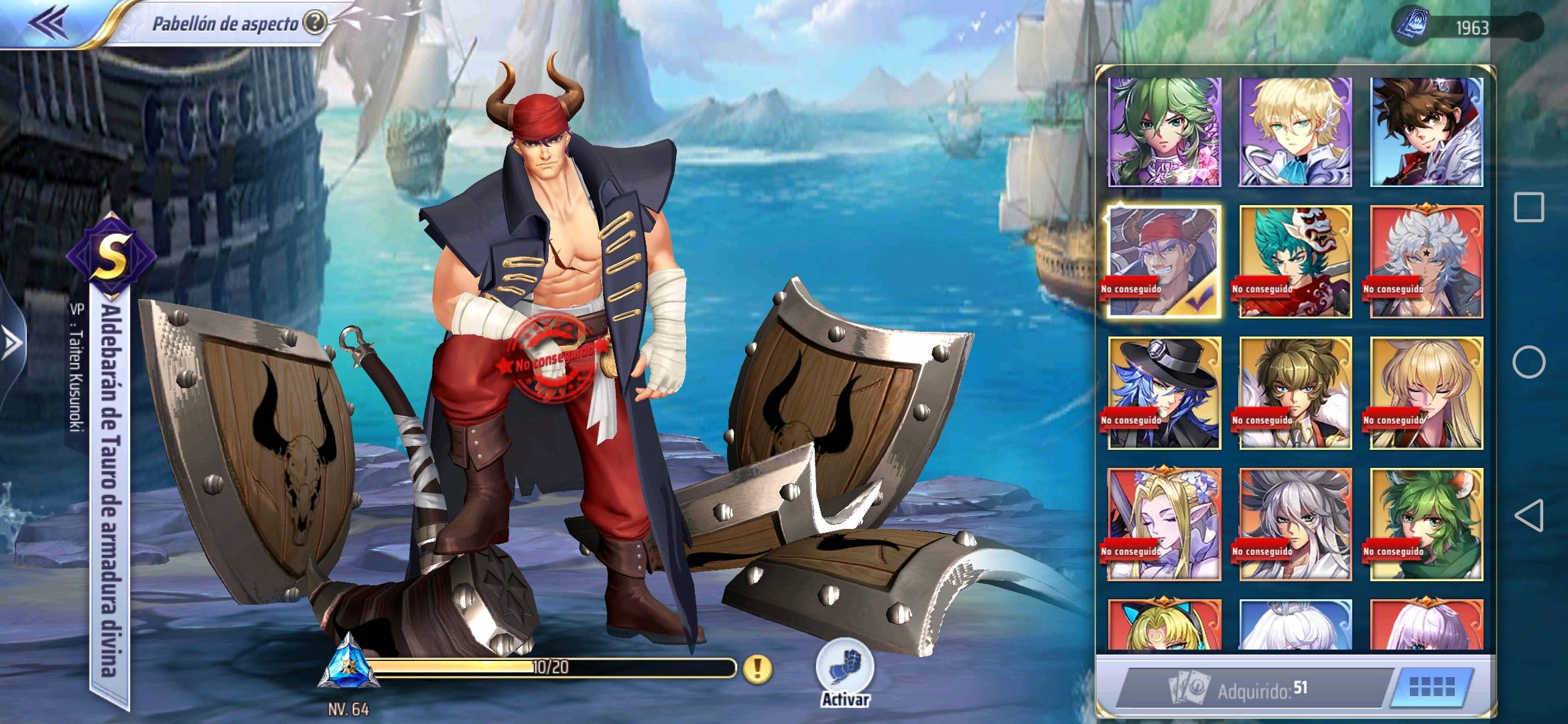Toggle the grid view button

(x=1432, y=688)
